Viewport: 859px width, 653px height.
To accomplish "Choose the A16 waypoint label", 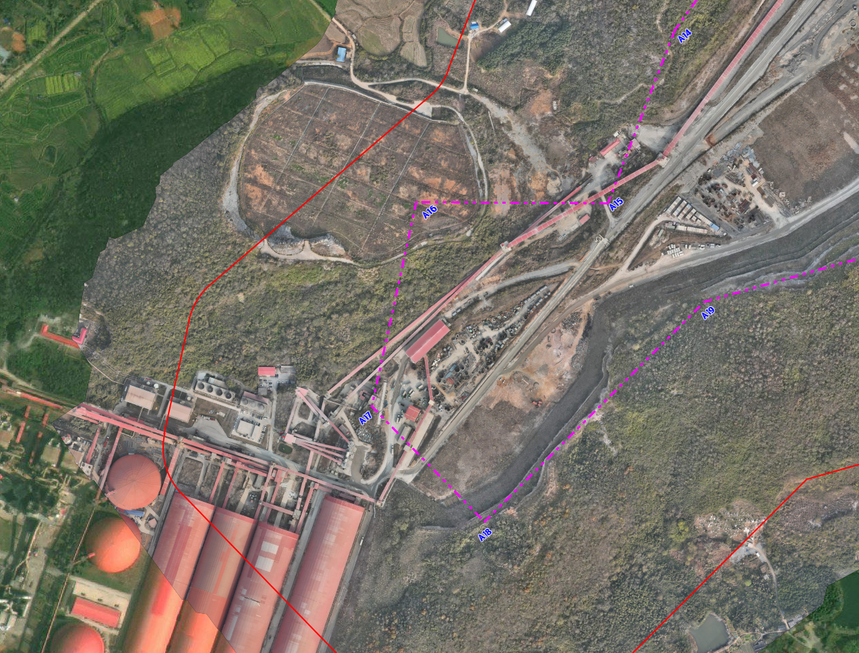I will coord(429,210).
